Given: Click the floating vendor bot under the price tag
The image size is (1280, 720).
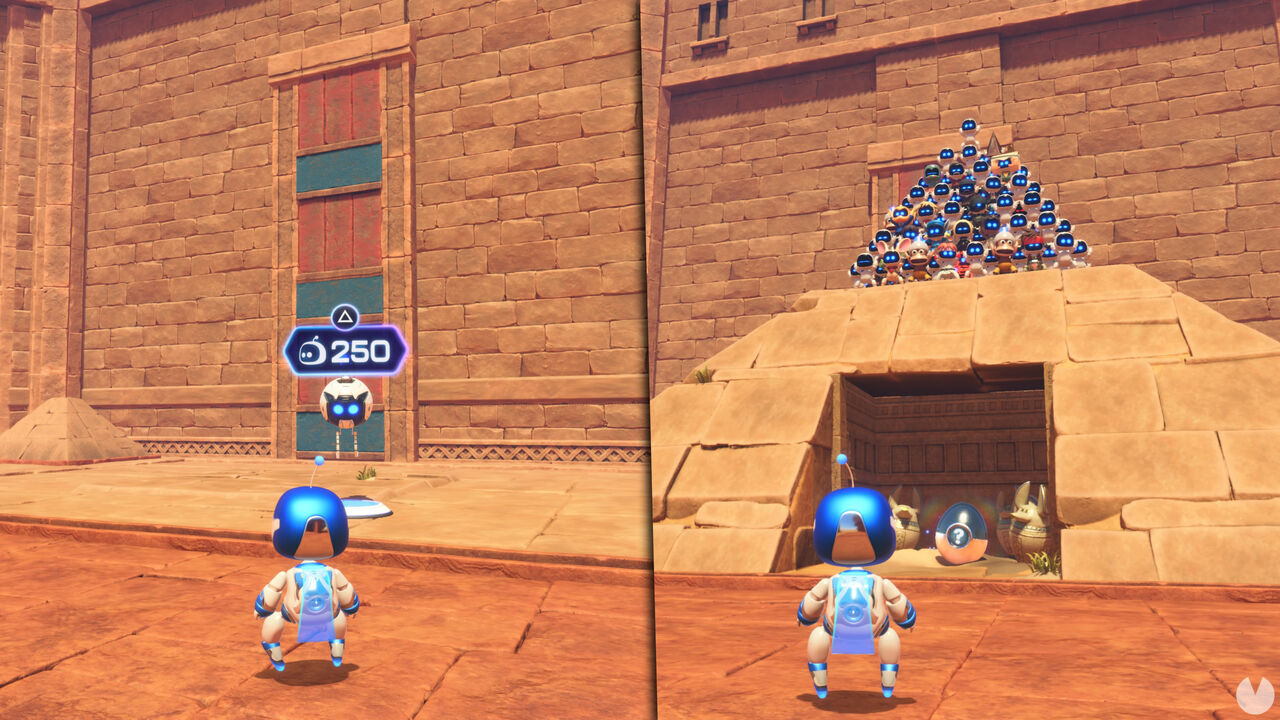Looking at the screenshot, I should [x=344, y=405].
